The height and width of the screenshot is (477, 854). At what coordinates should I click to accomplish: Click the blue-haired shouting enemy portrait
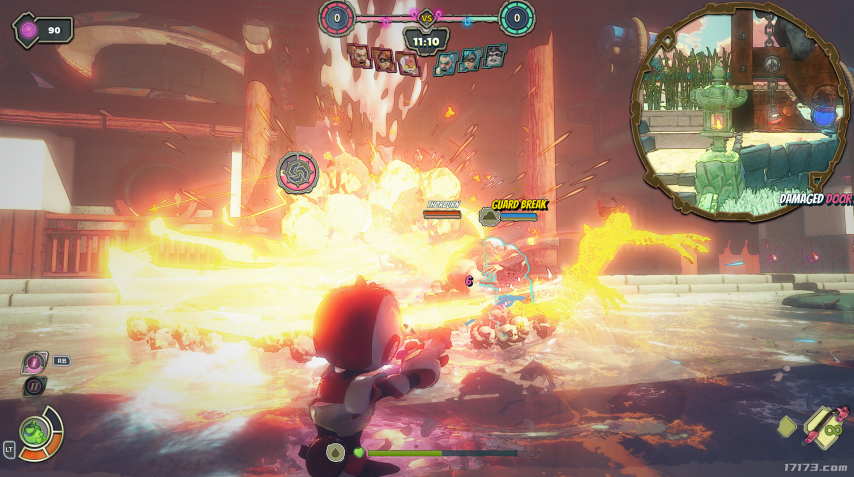tap(446, 64)
